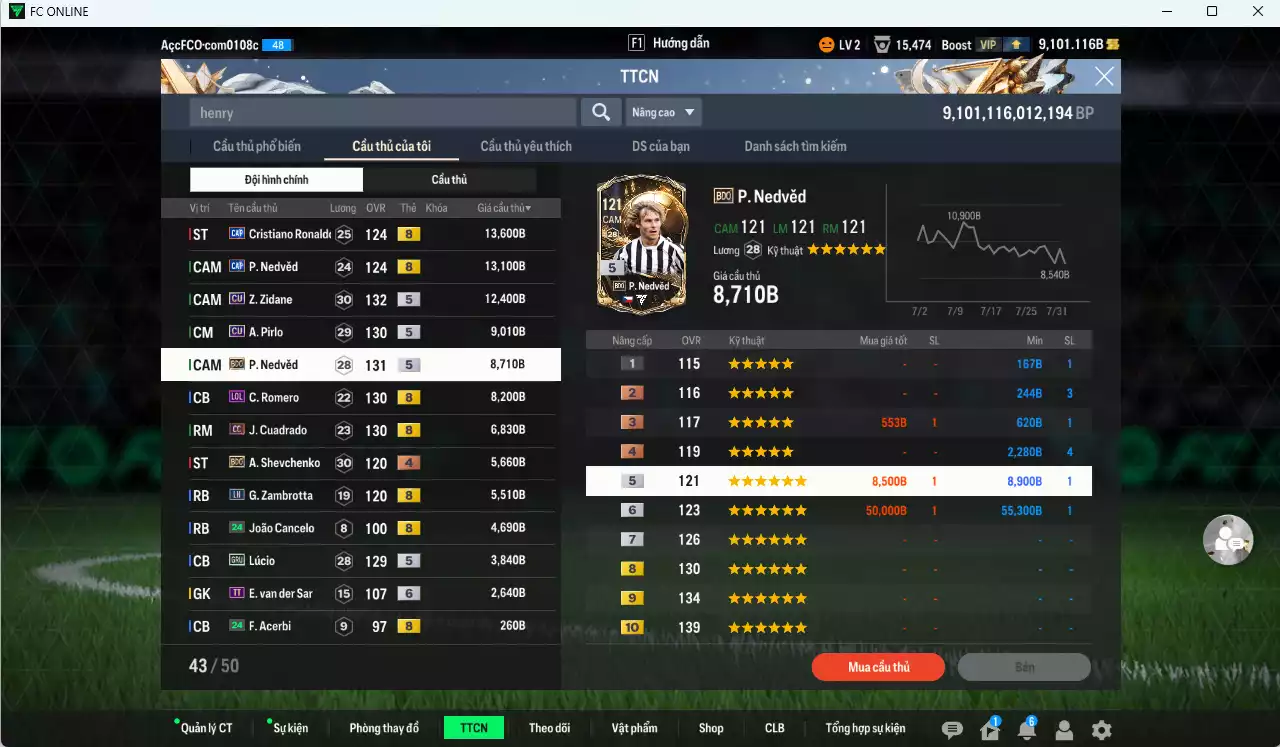Image resolution: width=1280 pixels, height=747 pixels.
Task: Open the home icon with notification badge 1
Action: (x=989, y=729)
